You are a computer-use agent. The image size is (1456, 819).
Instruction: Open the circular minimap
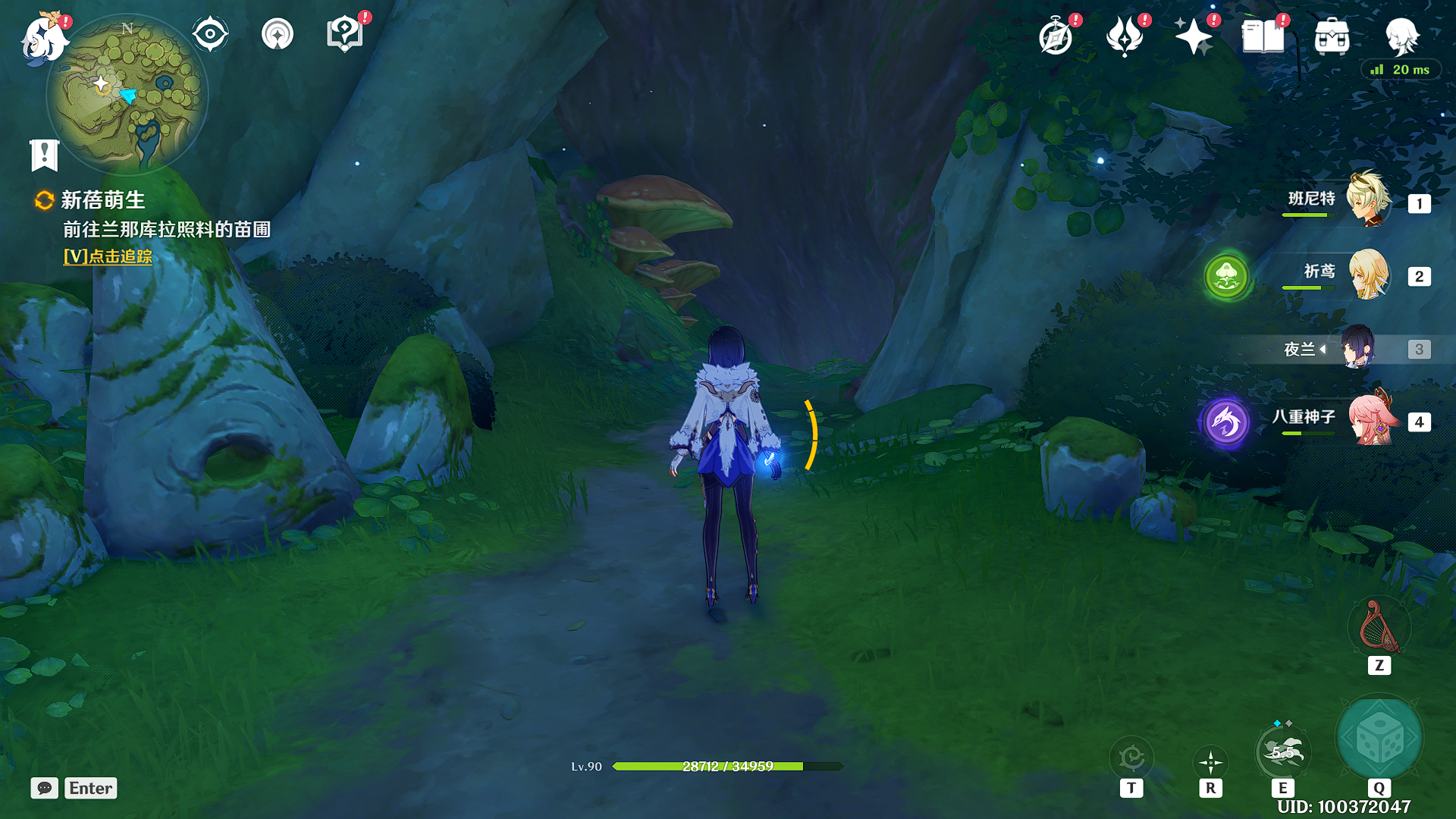pyautogui.click(x=127, y=94)
